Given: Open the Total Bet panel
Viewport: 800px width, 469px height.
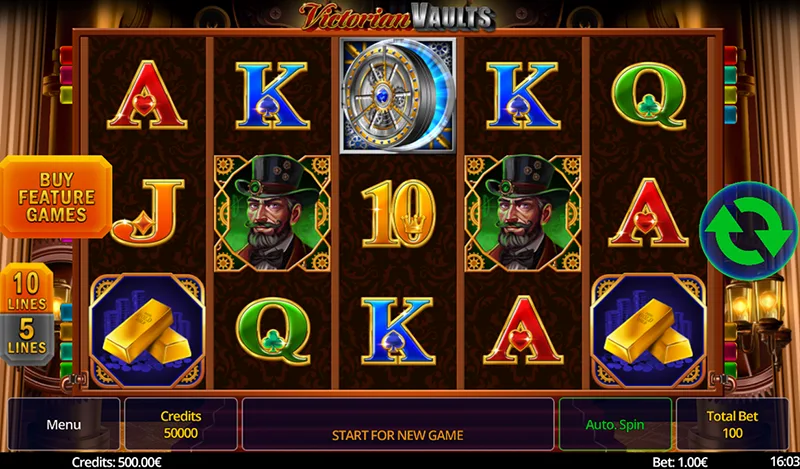Looking at the screenshot, I should (731, 424).
